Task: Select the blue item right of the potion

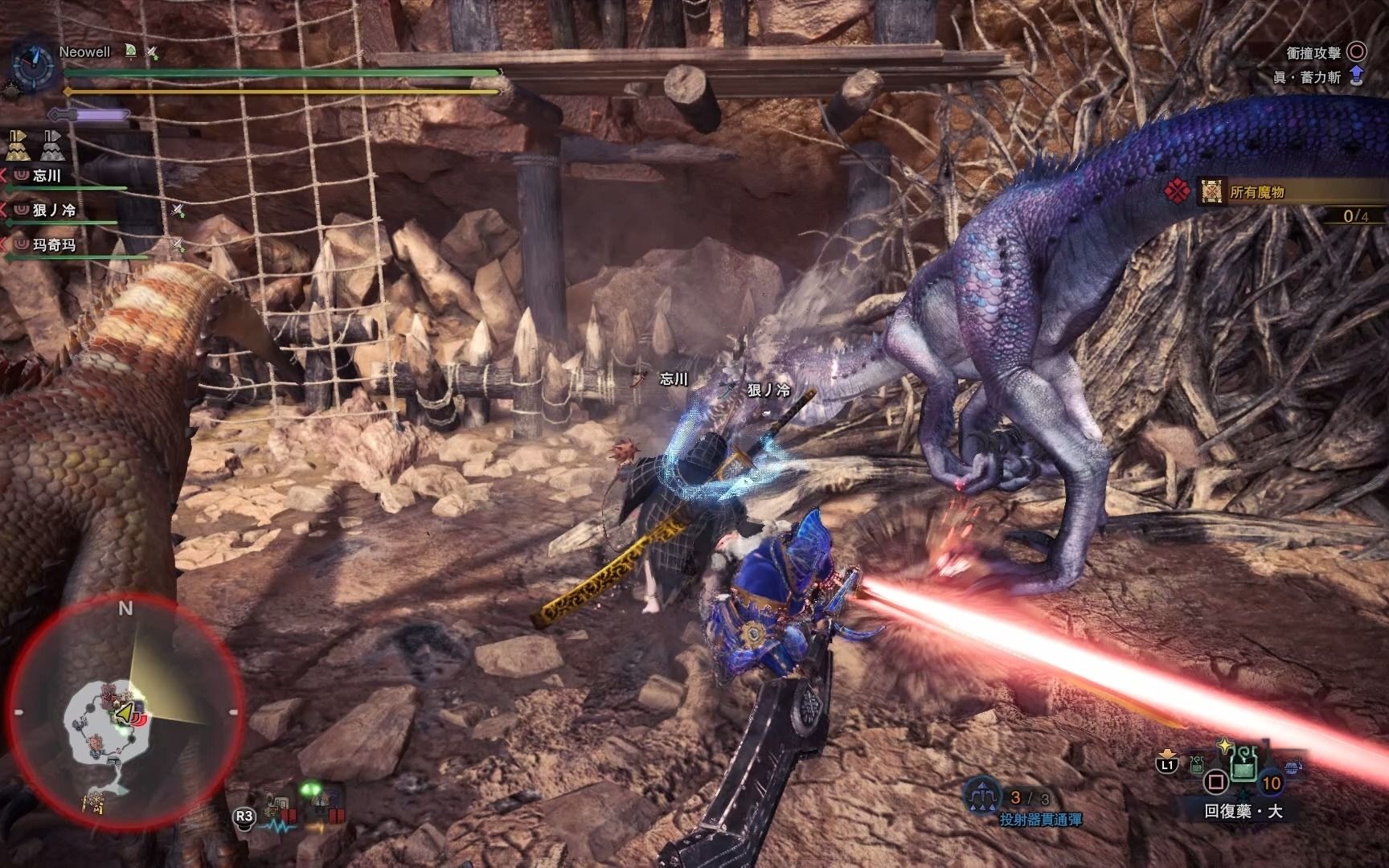Action: point(1292,768)
